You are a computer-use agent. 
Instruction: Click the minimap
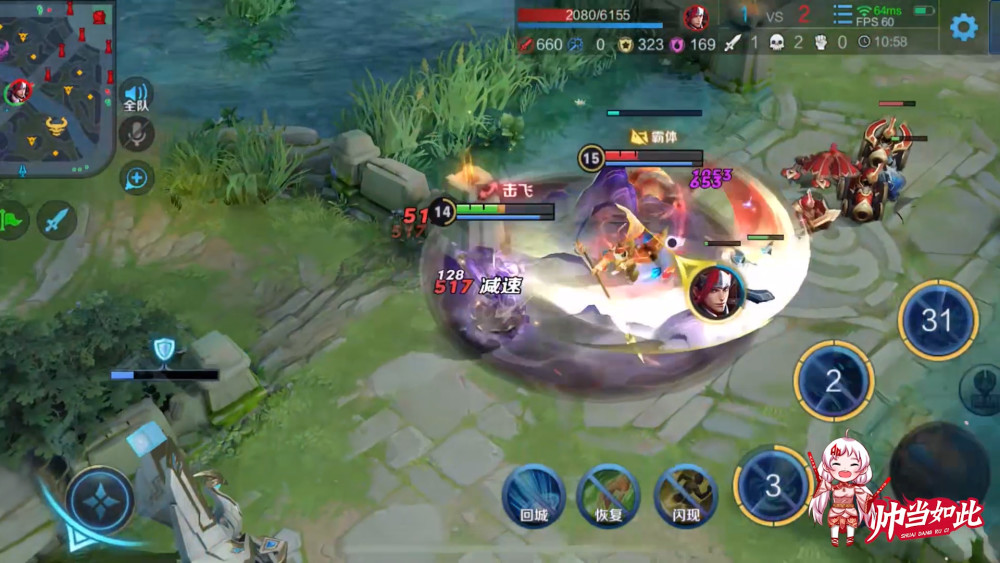[x=57, y=87]
